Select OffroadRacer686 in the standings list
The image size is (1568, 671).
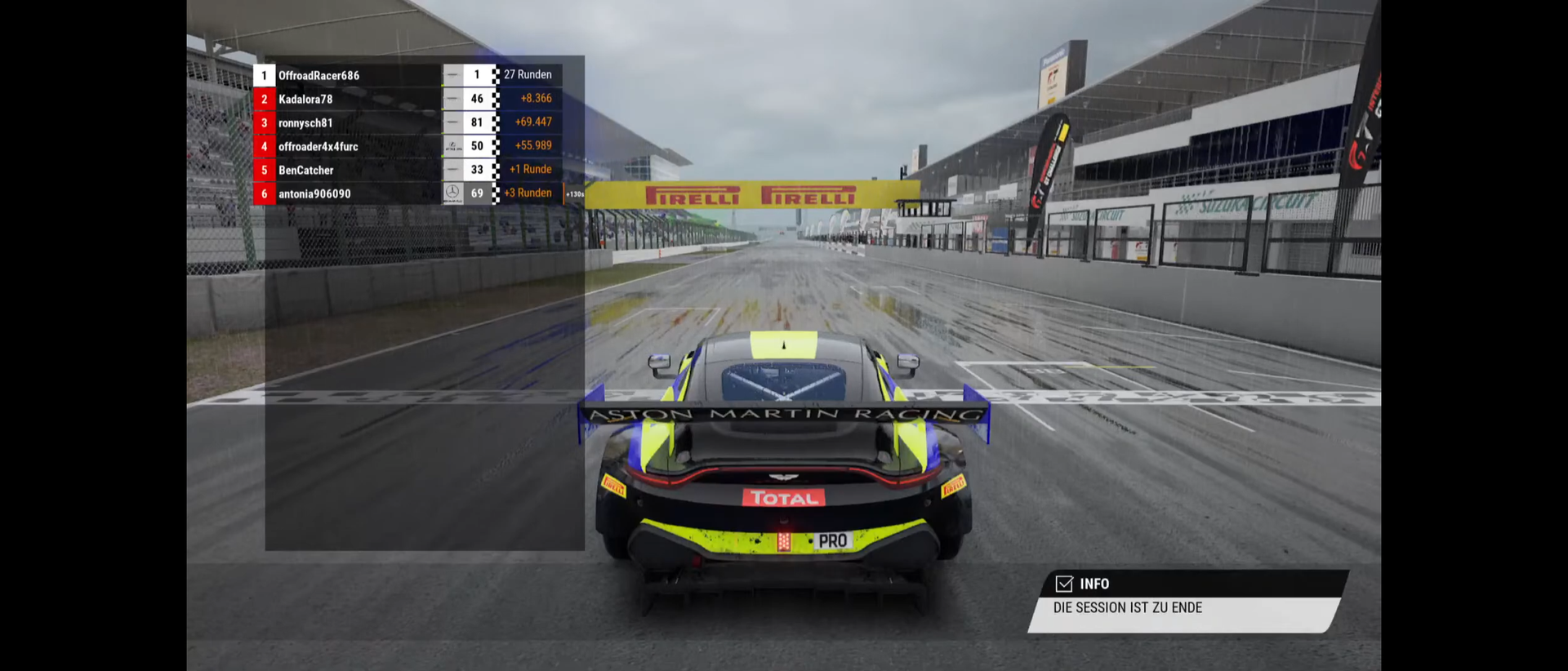(x=318, y=75)
